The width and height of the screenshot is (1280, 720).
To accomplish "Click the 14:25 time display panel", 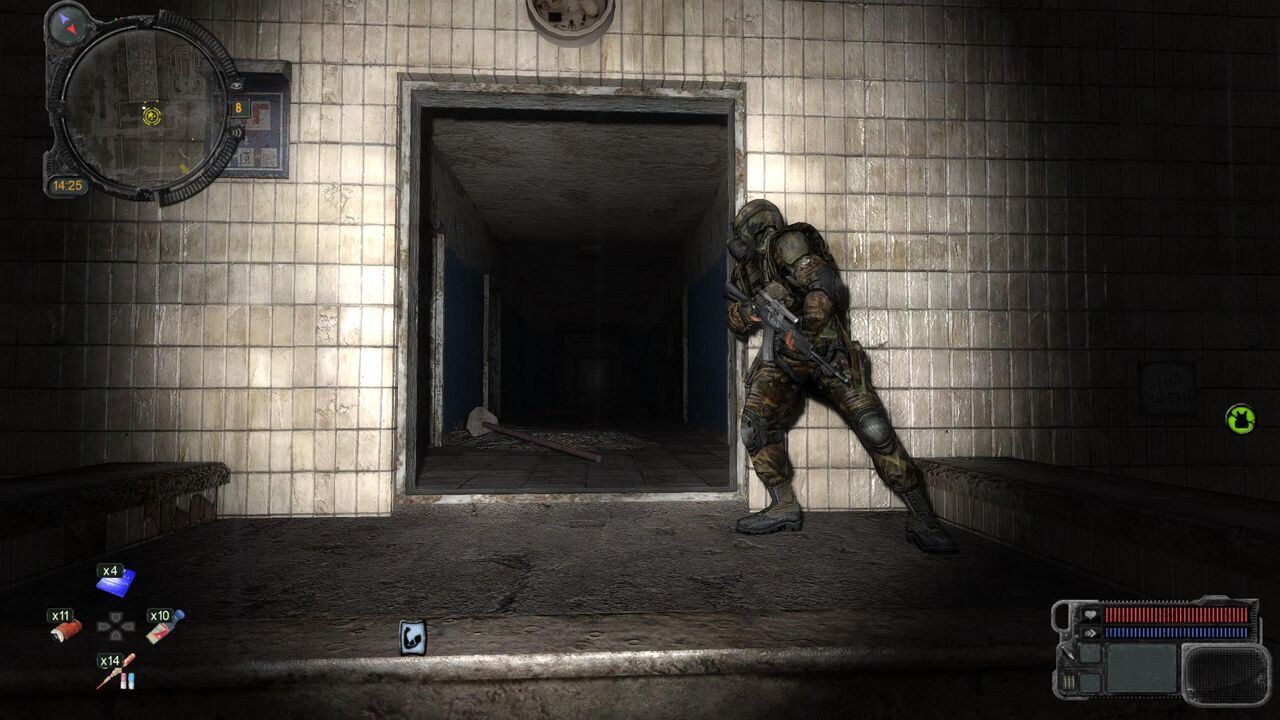I will [x=69, y=183].
